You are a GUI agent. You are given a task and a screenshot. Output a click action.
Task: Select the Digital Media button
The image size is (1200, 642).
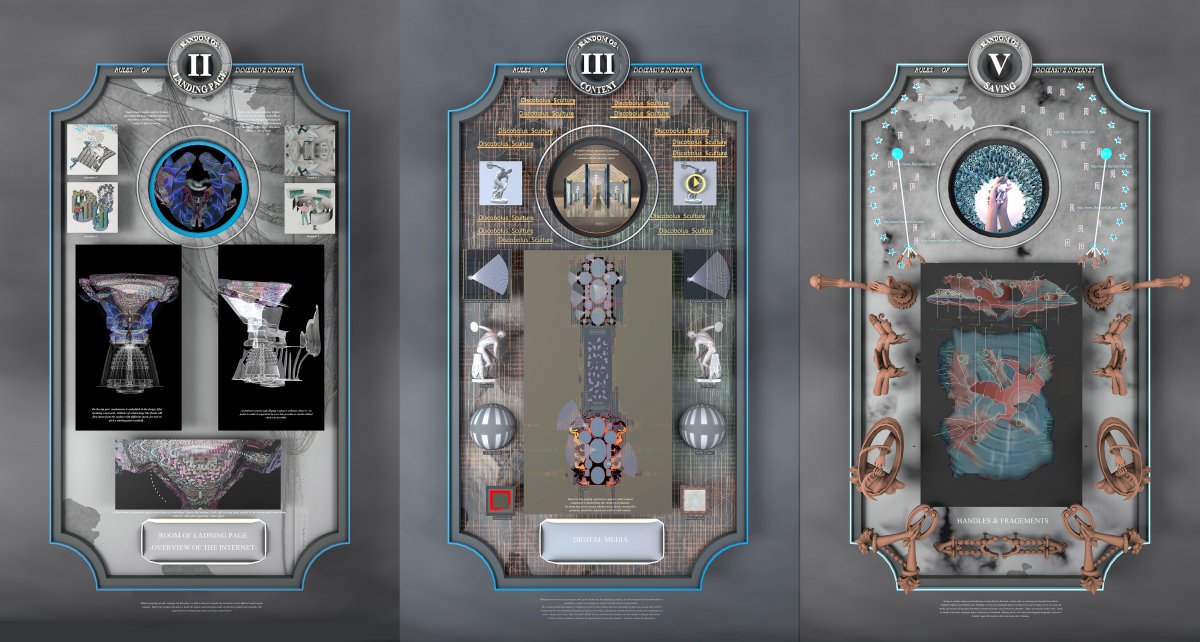pos(599,541)
